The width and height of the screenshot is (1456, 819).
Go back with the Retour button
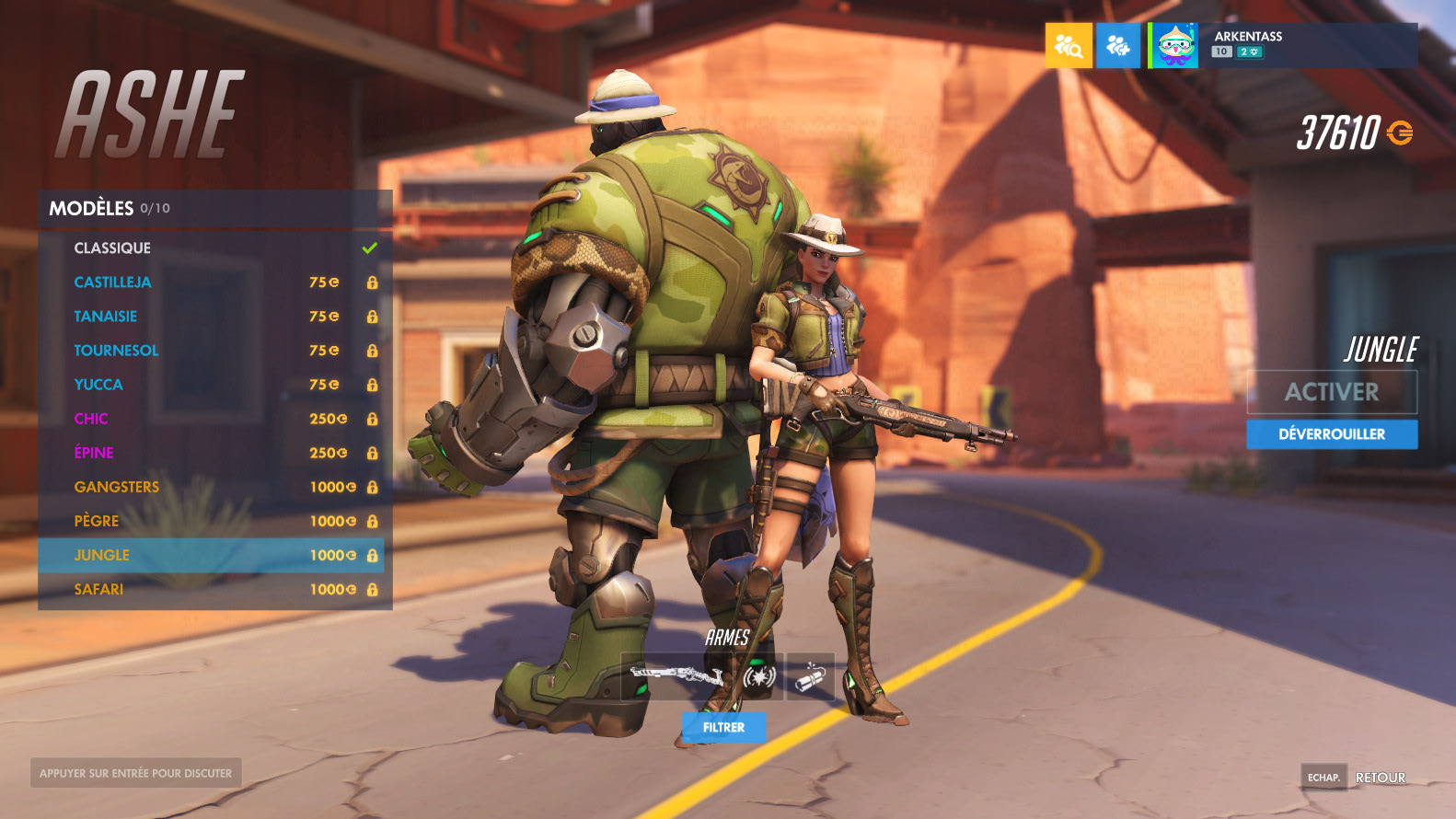point(1380,778)
